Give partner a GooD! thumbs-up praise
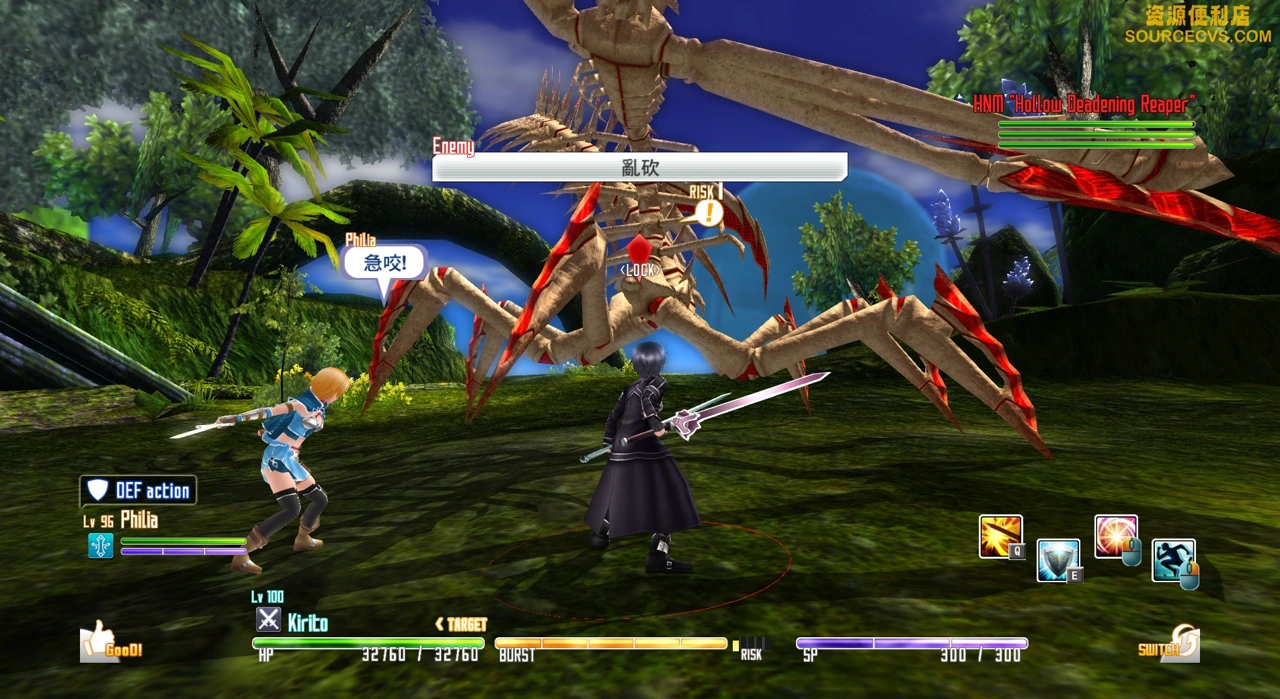Screen dimensions: 1280x699 point(111,642)
